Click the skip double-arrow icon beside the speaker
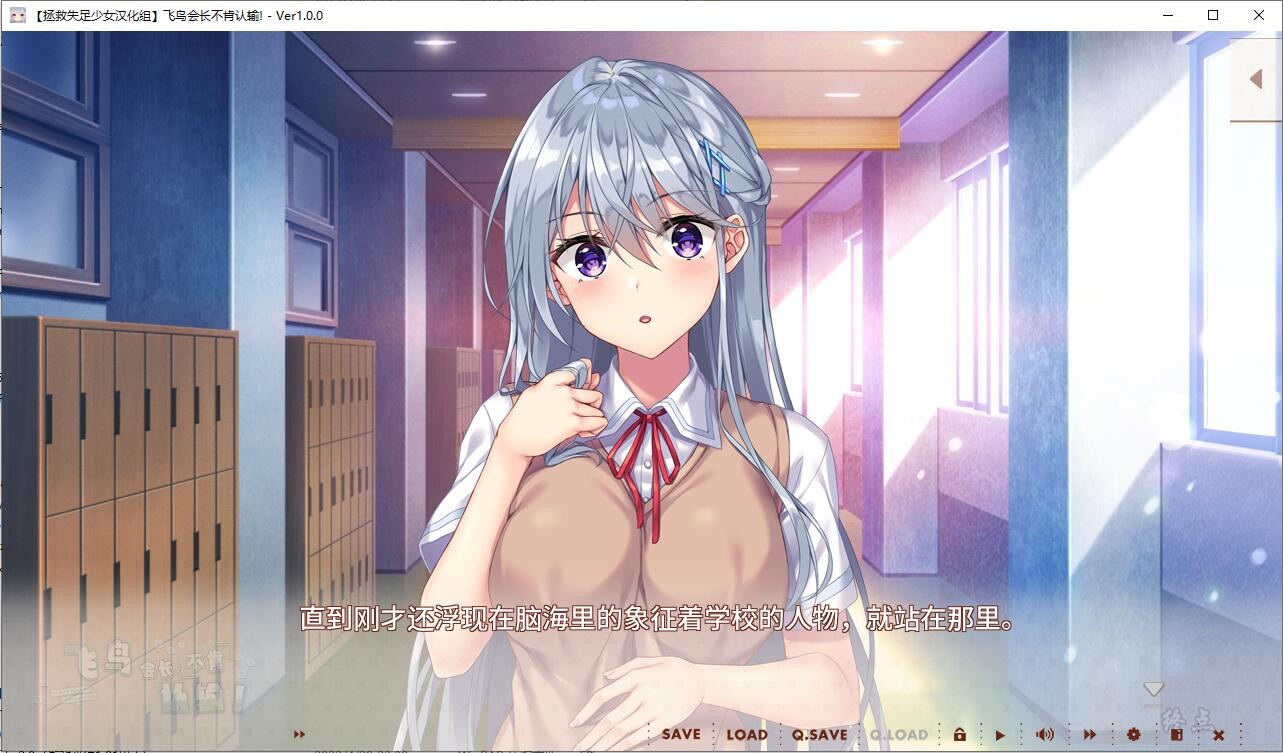This screenshot has width=1283, height=753. tap(1088, 734)
